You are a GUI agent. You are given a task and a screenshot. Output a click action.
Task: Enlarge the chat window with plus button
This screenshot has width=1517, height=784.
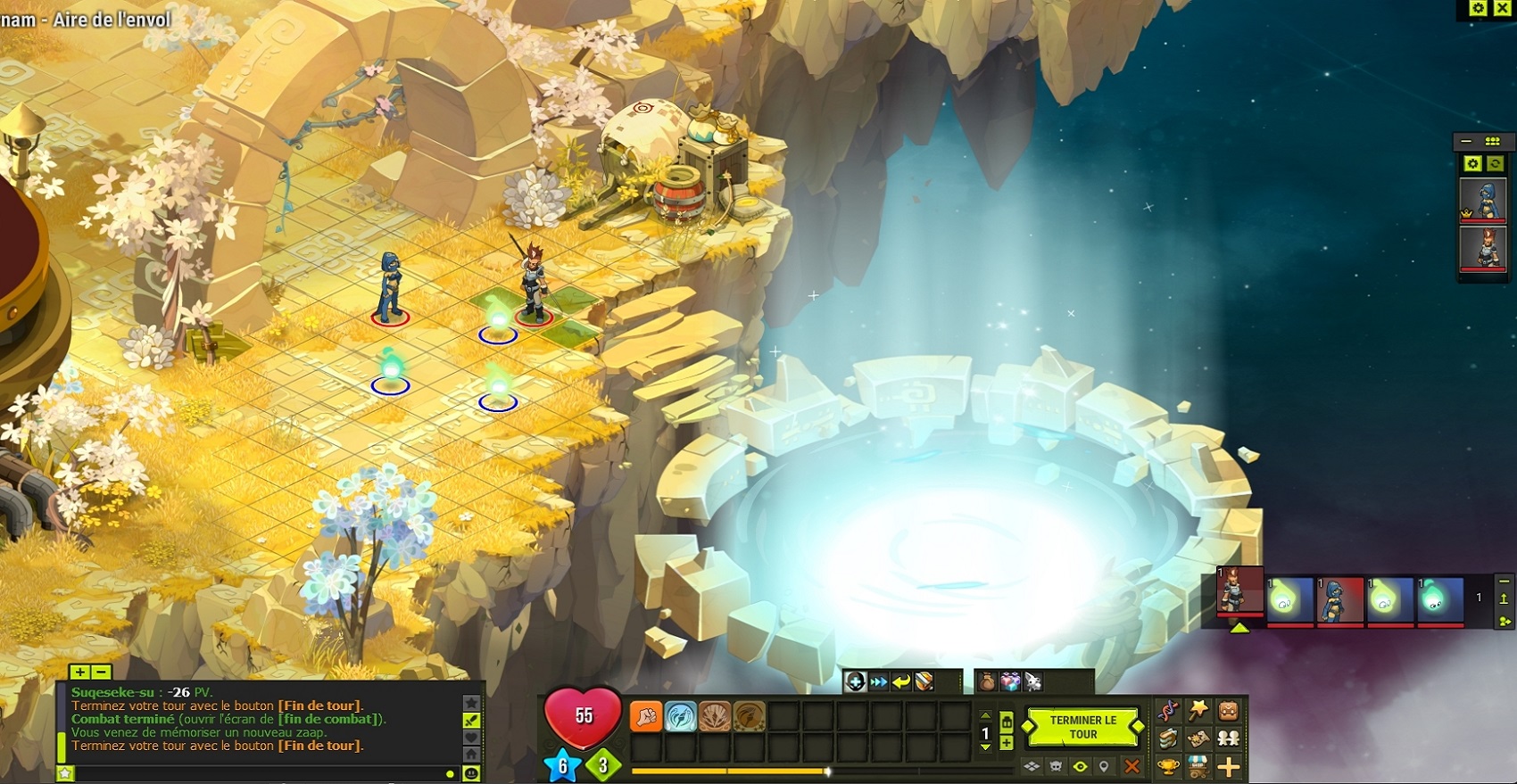79,672
